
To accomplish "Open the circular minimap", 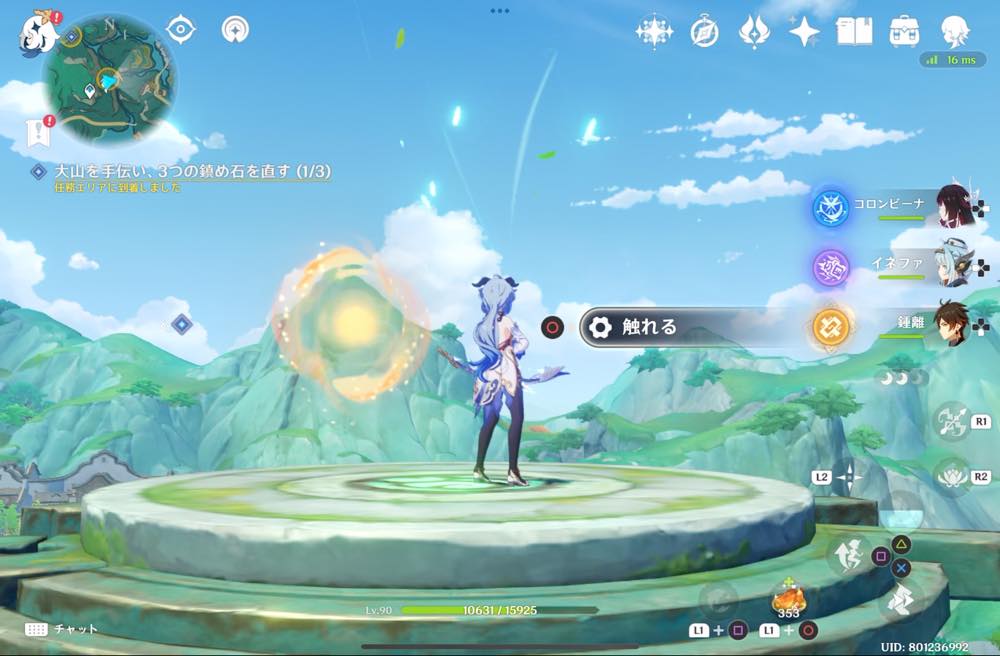I will coord(109,78).
